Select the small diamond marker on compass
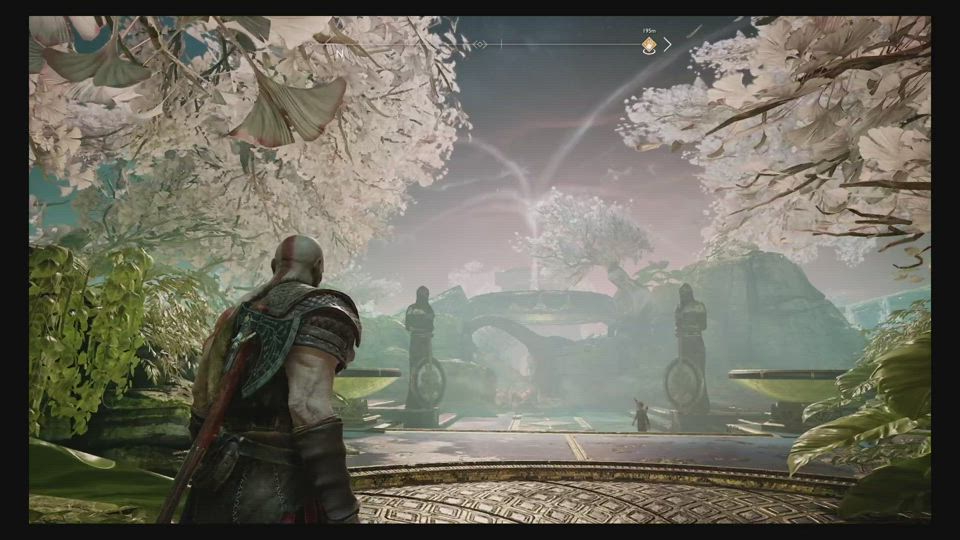Viewport: 960px width, 540px height. 480,45
